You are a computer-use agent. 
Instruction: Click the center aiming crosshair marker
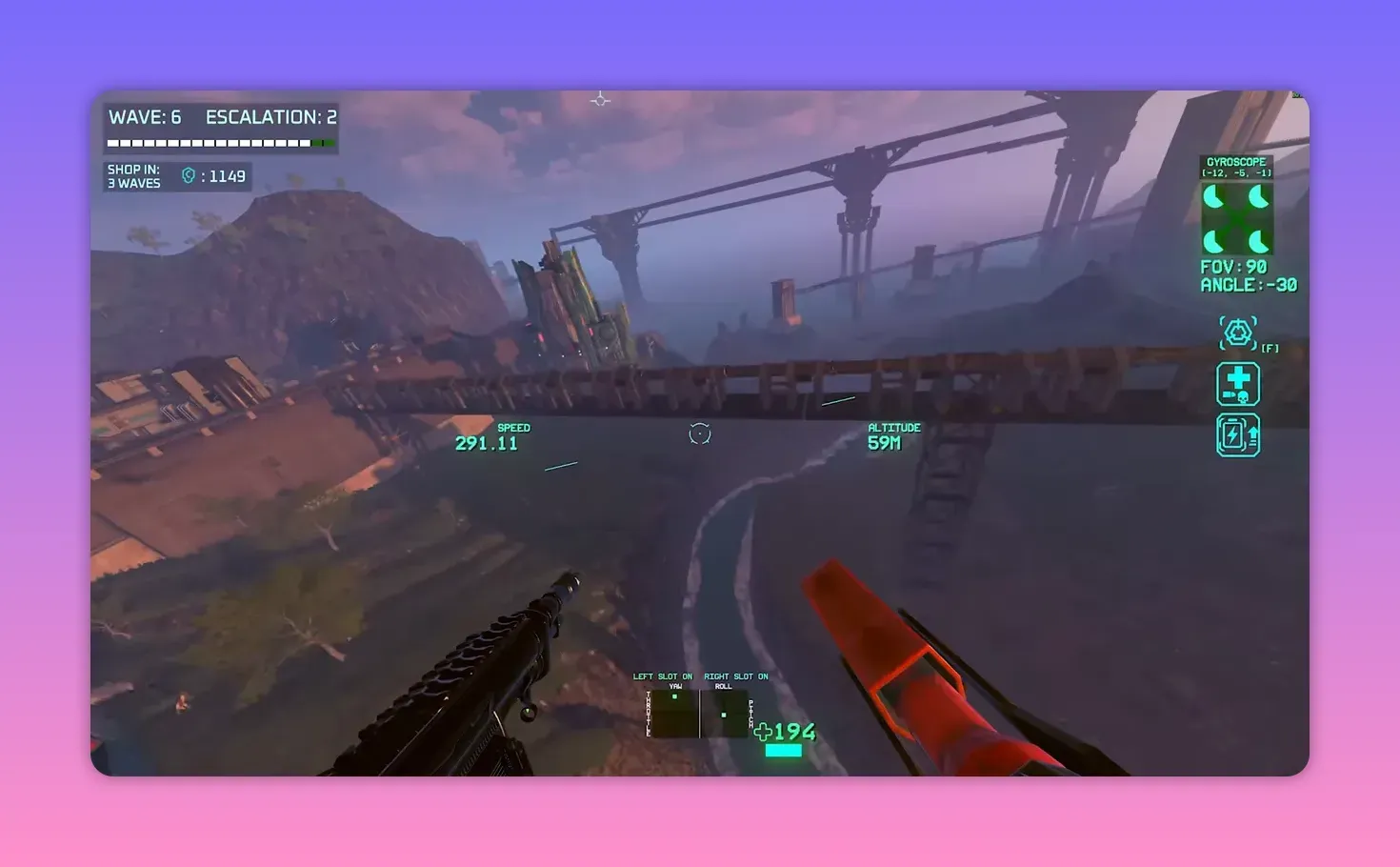pyautogui.click(x=699, y=433)
